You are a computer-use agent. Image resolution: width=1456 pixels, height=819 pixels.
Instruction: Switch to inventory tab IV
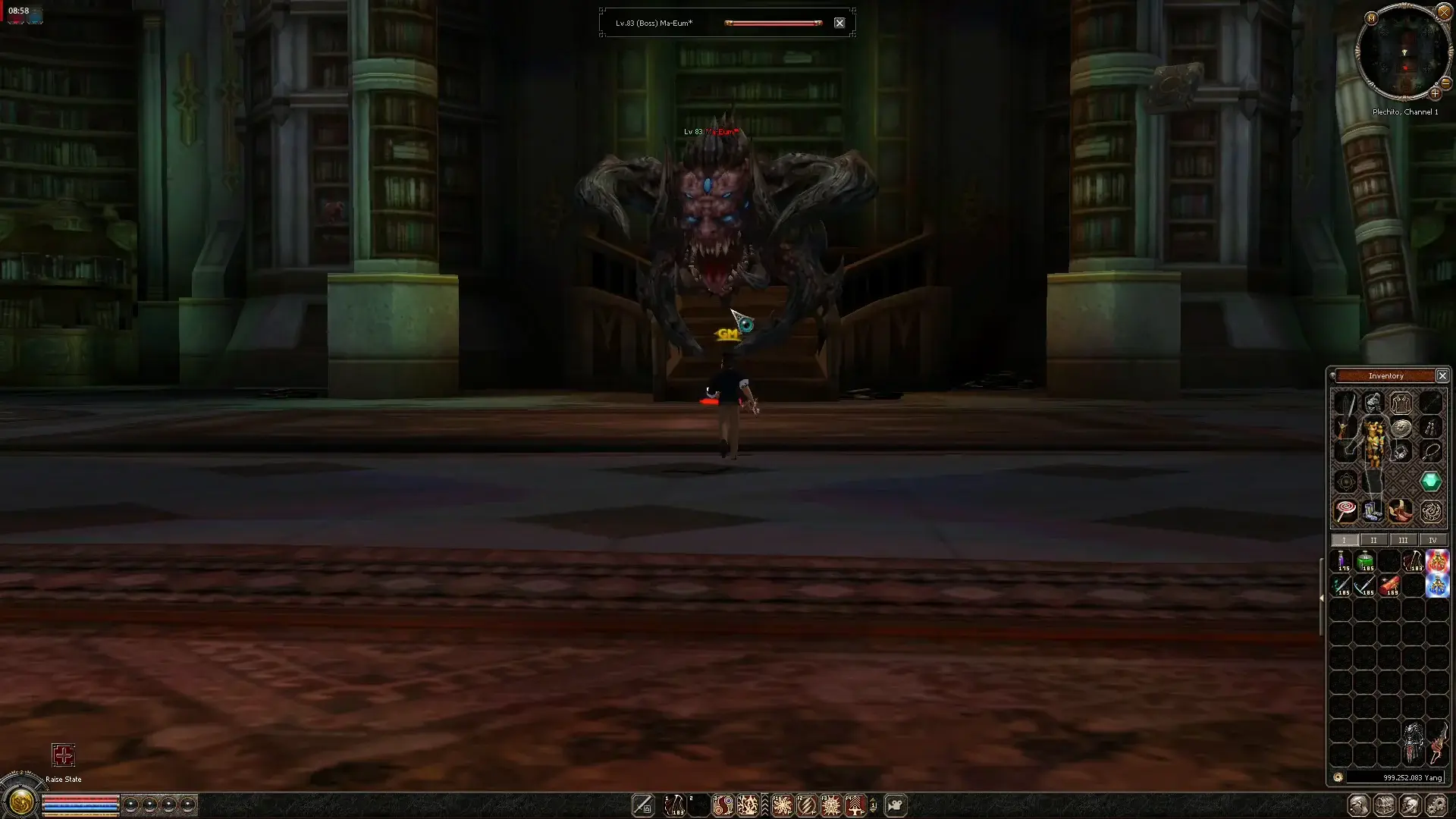[x=1432, y=540]
